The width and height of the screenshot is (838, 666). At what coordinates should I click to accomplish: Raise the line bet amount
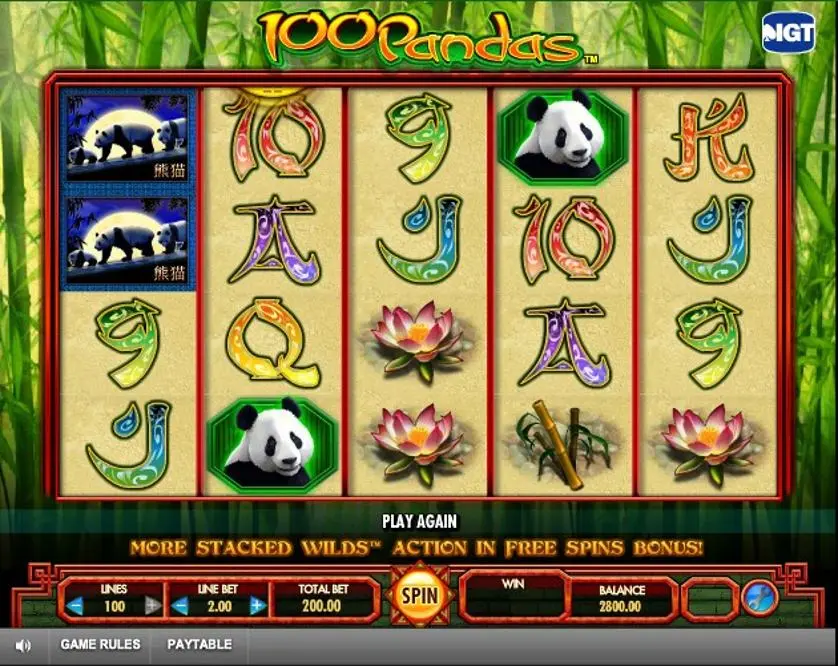pos(258,605)
